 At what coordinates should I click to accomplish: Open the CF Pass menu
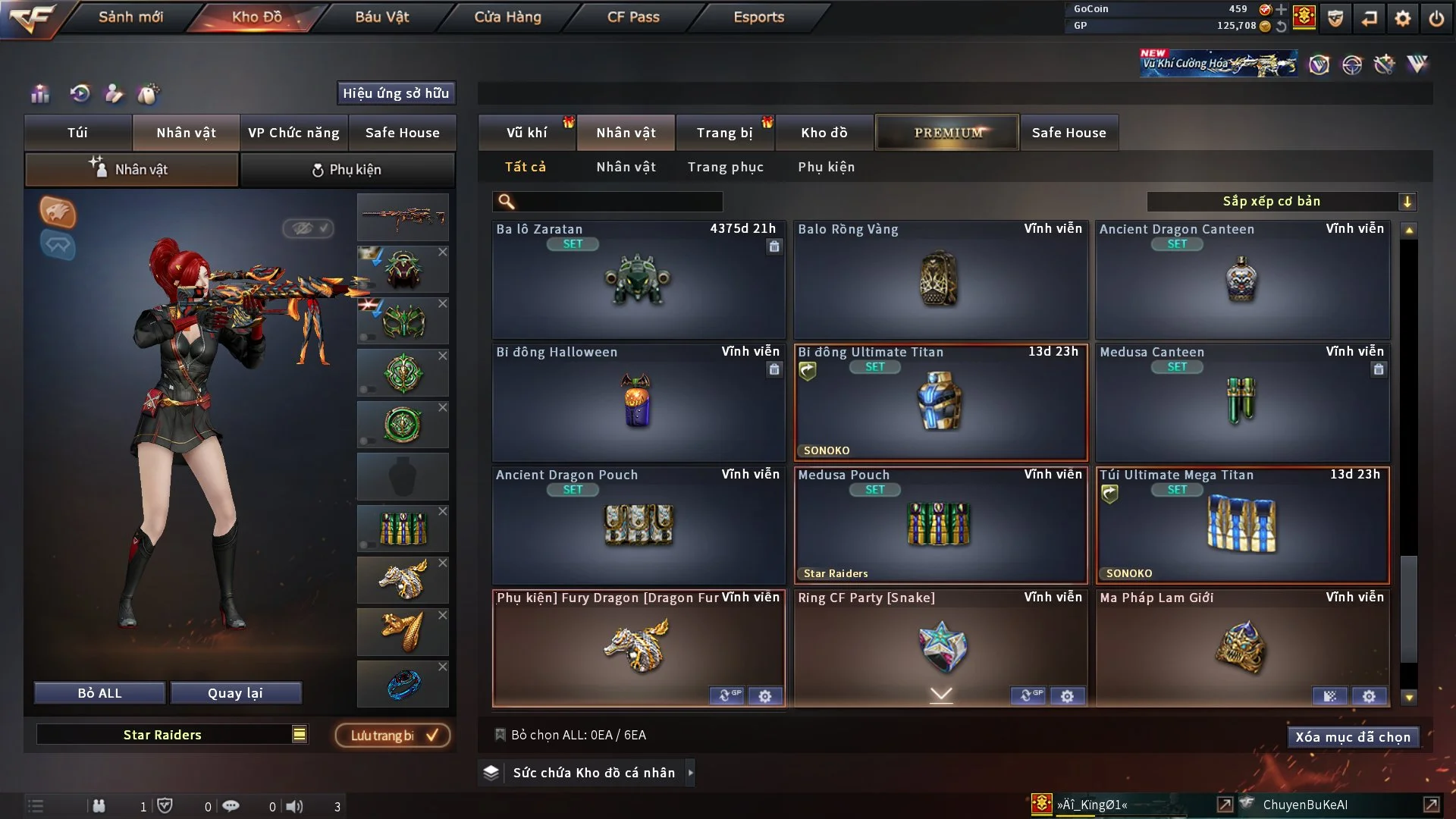632,17
